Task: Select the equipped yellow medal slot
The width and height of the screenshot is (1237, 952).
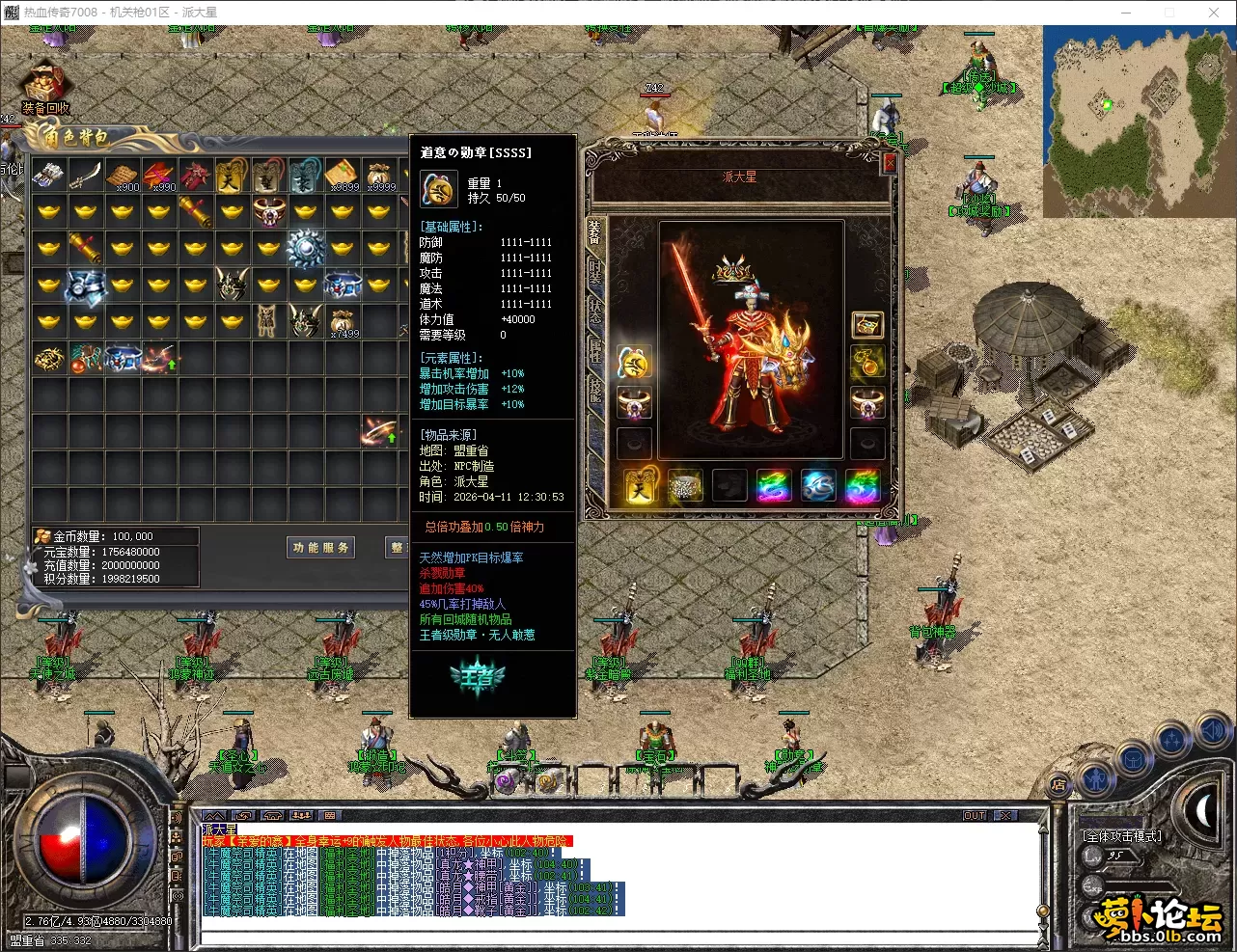Action: 634,363
